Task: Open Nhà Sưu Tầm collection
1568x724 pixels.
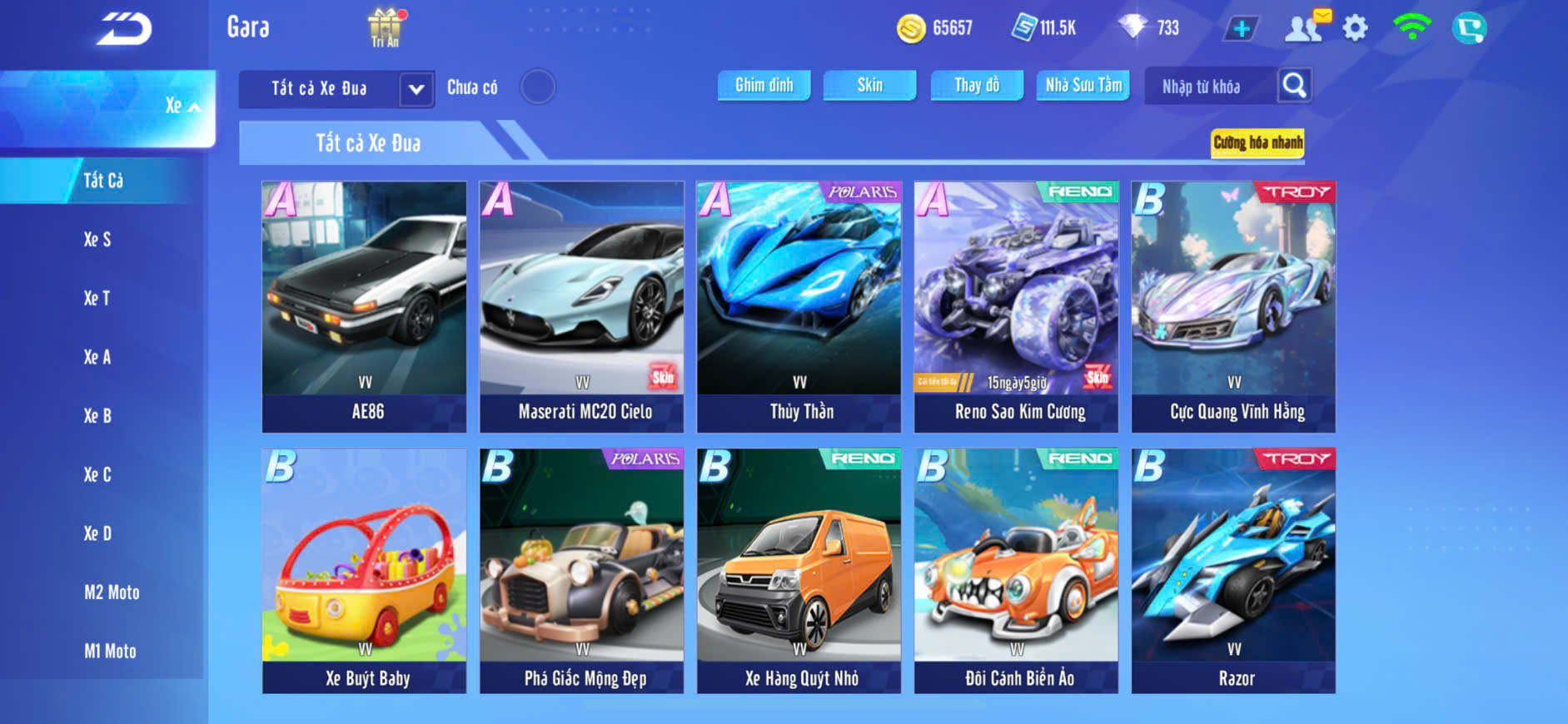Action: (1083, 85)
